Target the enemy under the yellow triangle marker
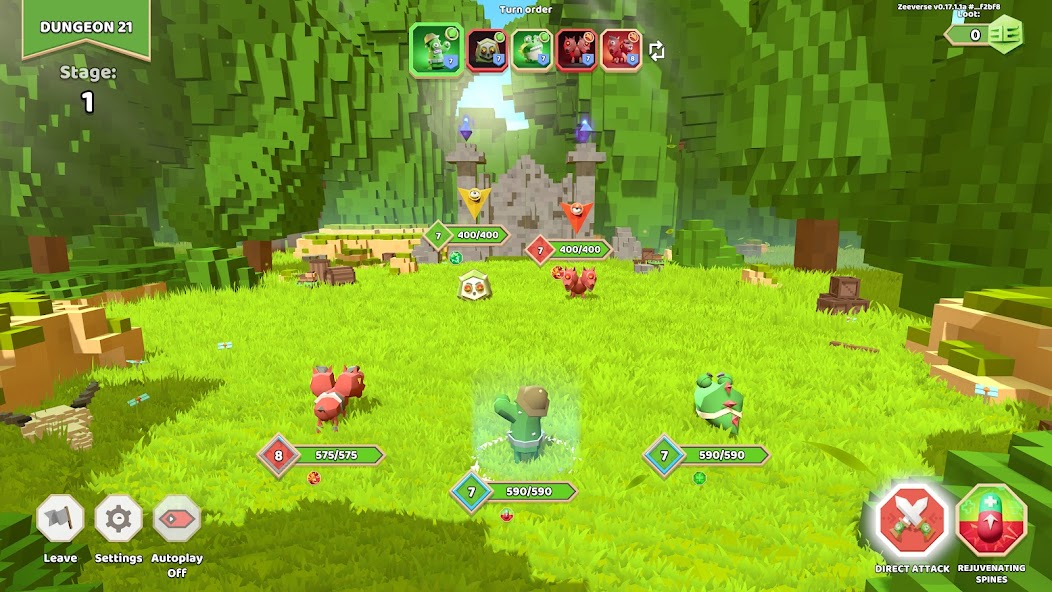 (x=473, y=285)
